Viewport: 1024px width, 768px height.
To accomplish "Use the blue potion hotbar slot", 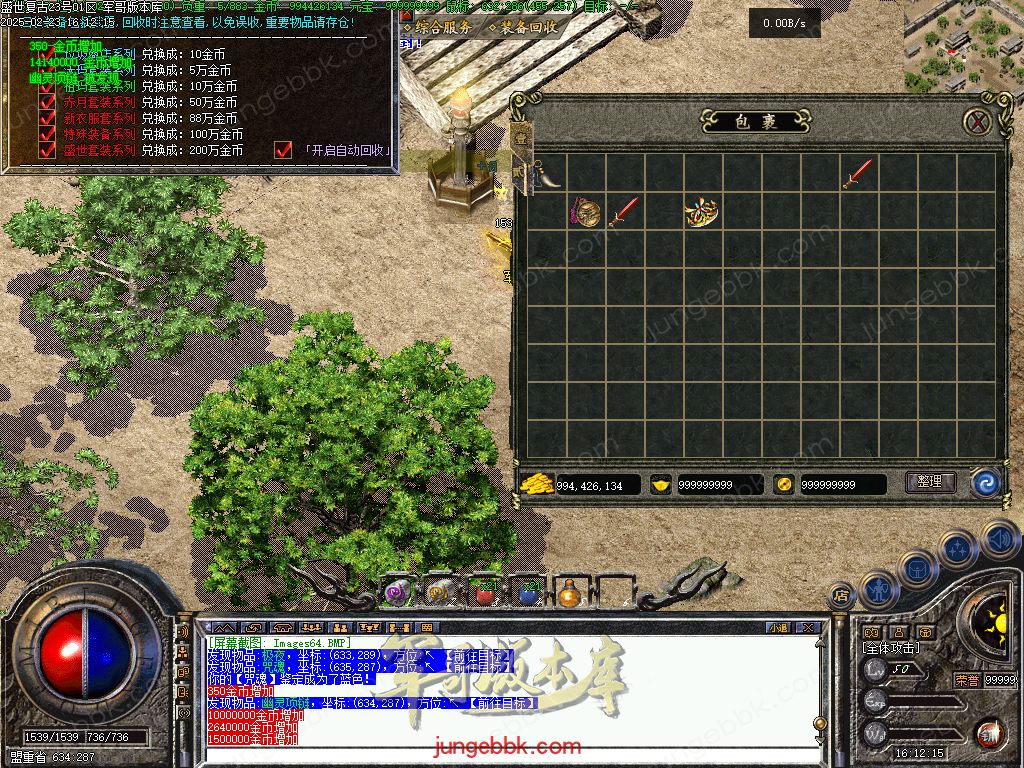I will tap(527, 592).
